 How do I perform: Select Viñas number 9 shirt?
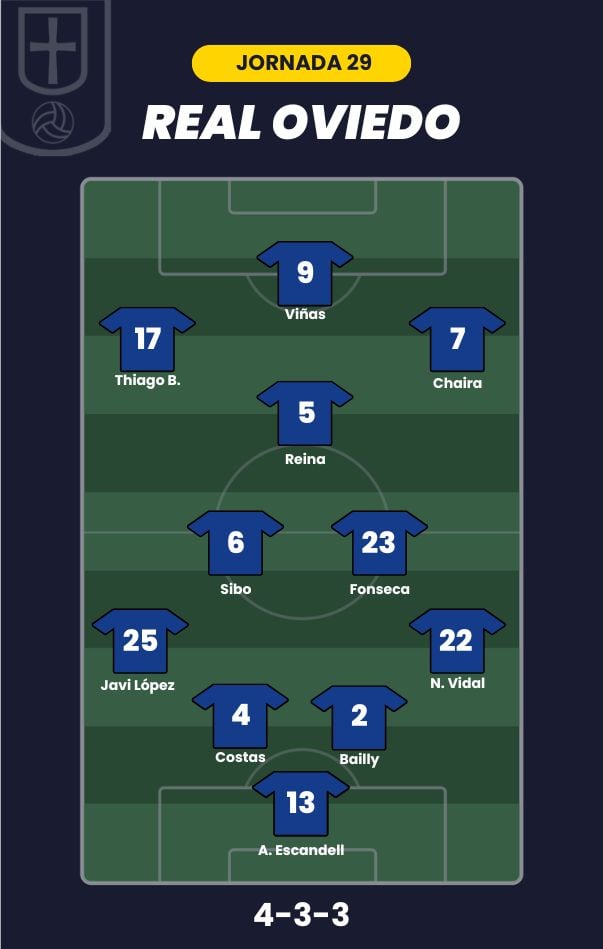coord(305,272)
